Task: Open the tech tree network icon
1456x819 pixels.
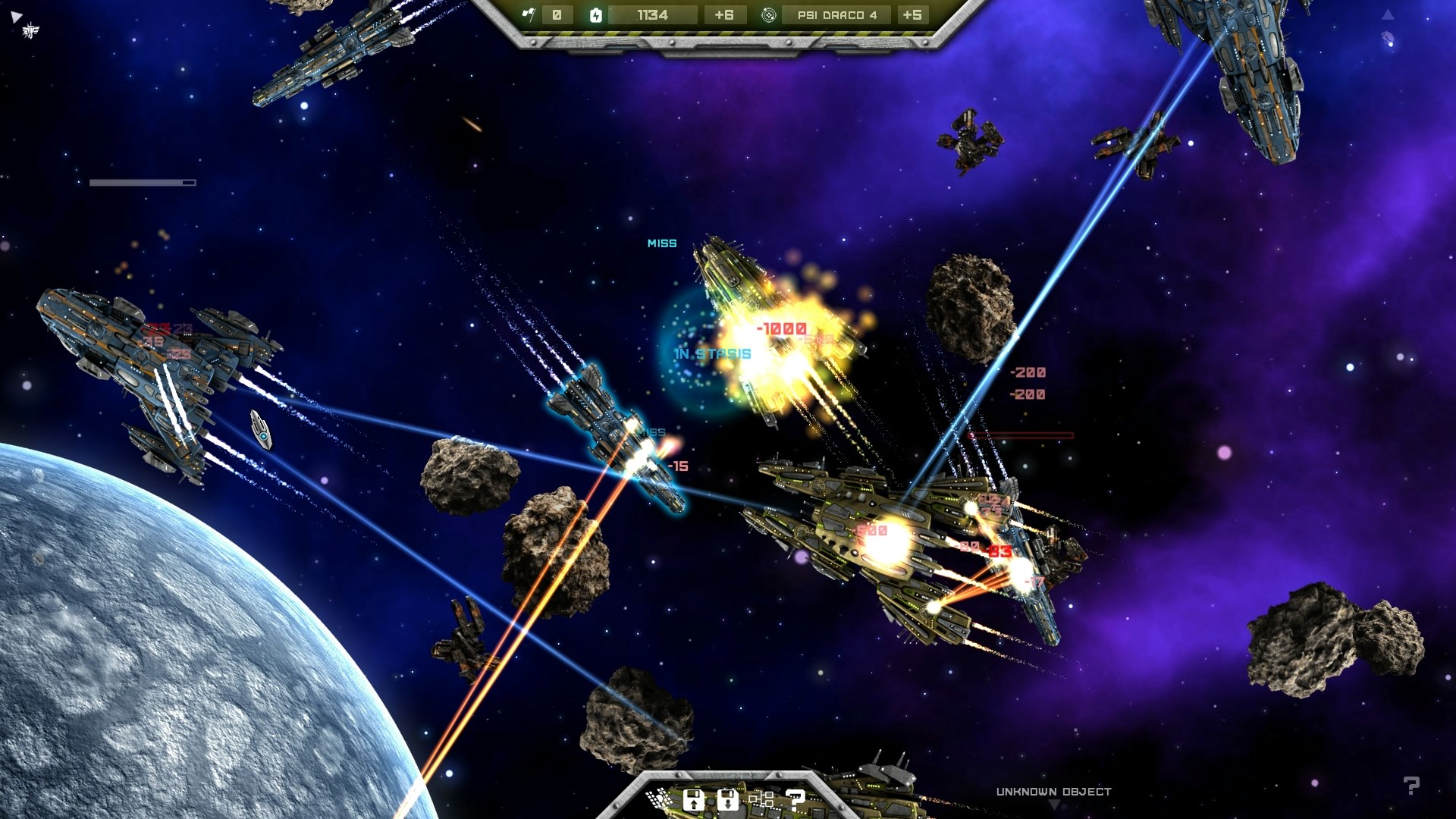Action: point(762,799)
